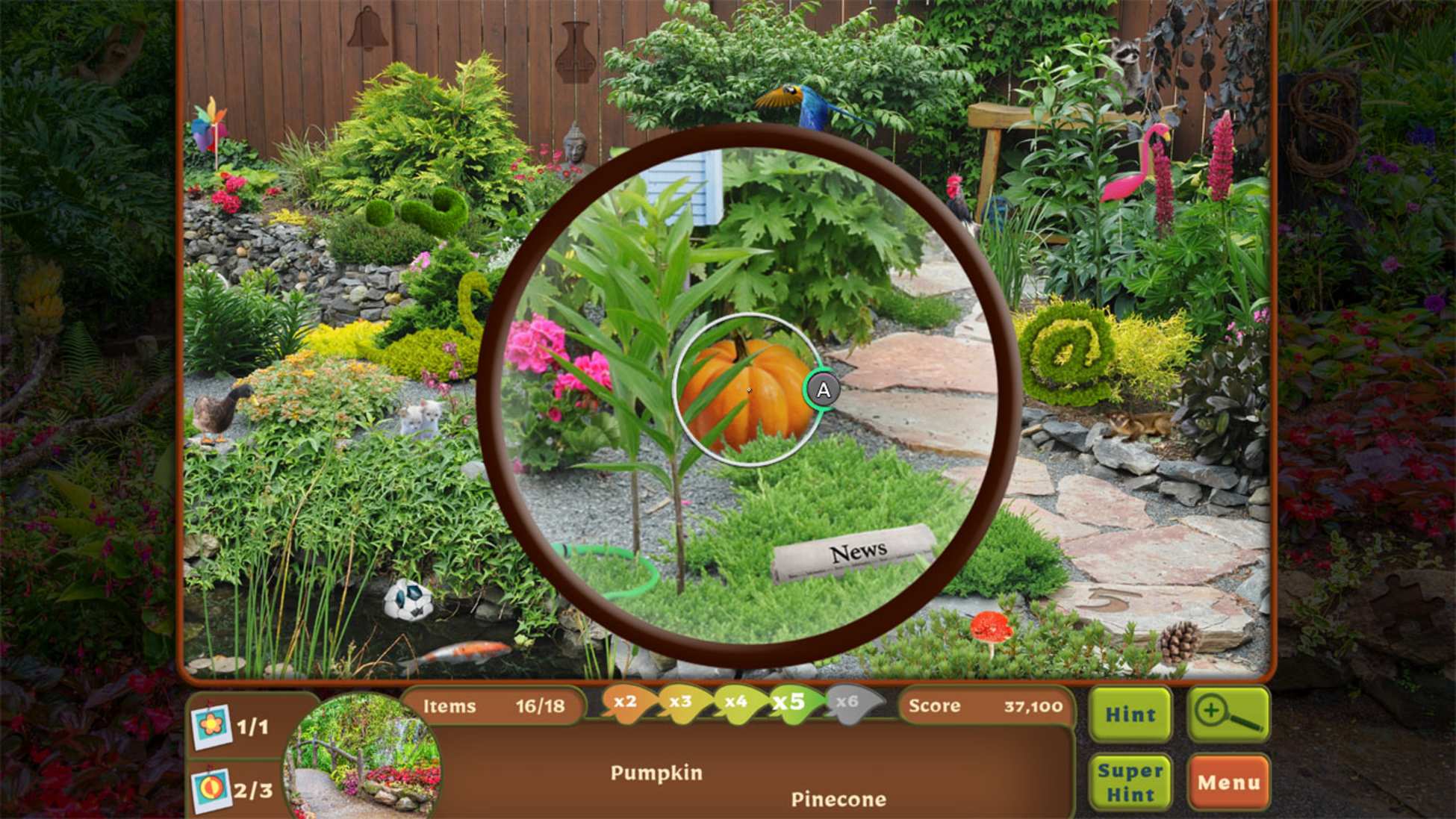Screen dimensions: 1456x819
Task: Select the orange x2 multiplier leaf
Action: [x=624, y=705]
